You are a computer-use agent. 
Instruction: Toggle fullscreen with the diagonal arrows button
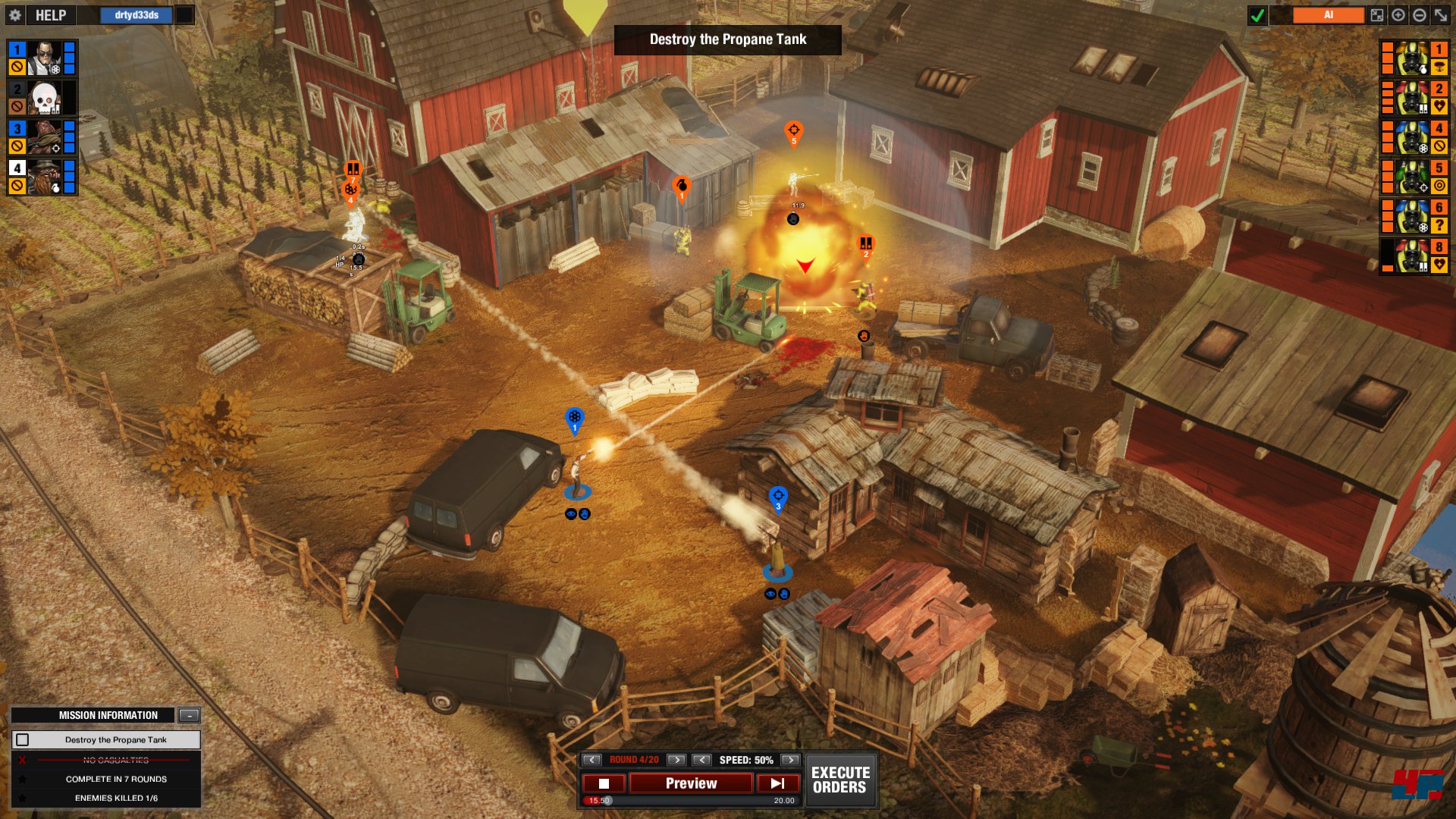1441,15
